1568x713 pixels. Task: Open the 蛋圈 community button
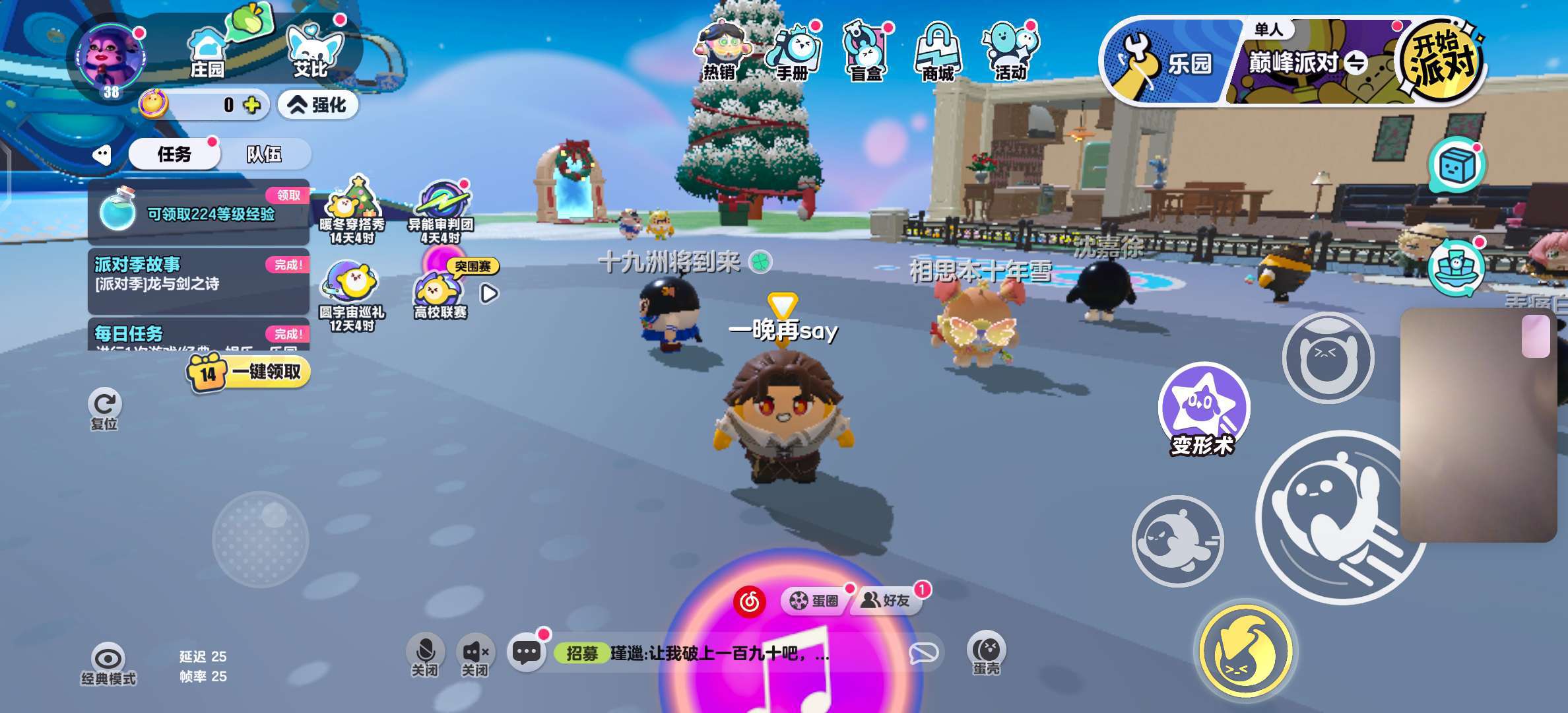click(x=814, y=601)
